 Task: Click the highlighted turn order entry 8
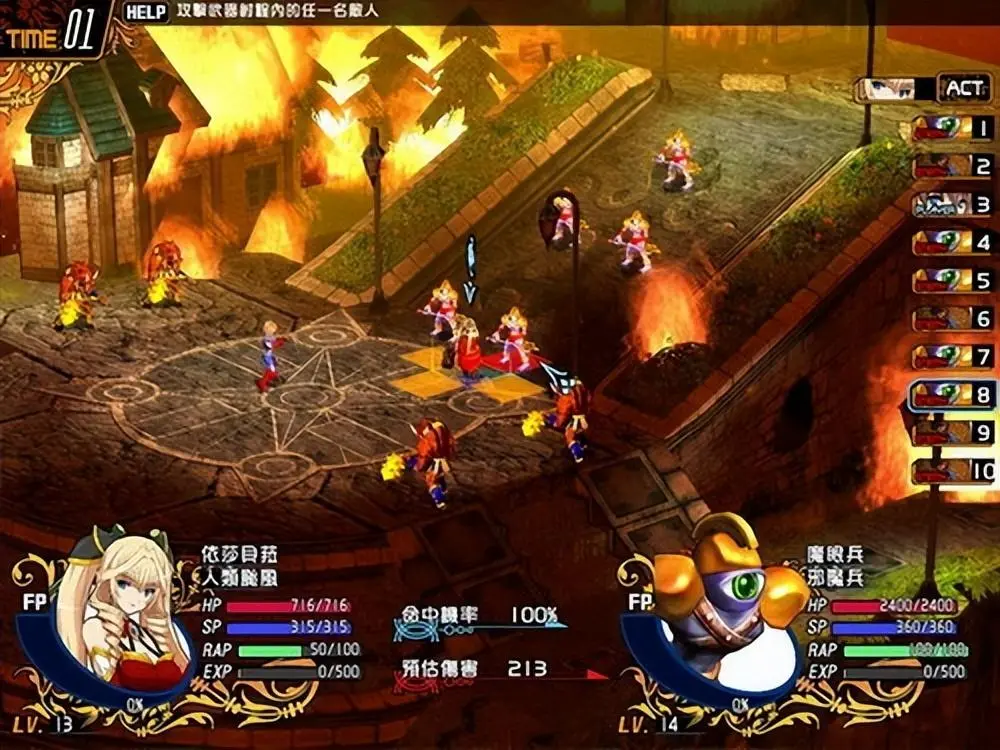[x=953, y=394]
